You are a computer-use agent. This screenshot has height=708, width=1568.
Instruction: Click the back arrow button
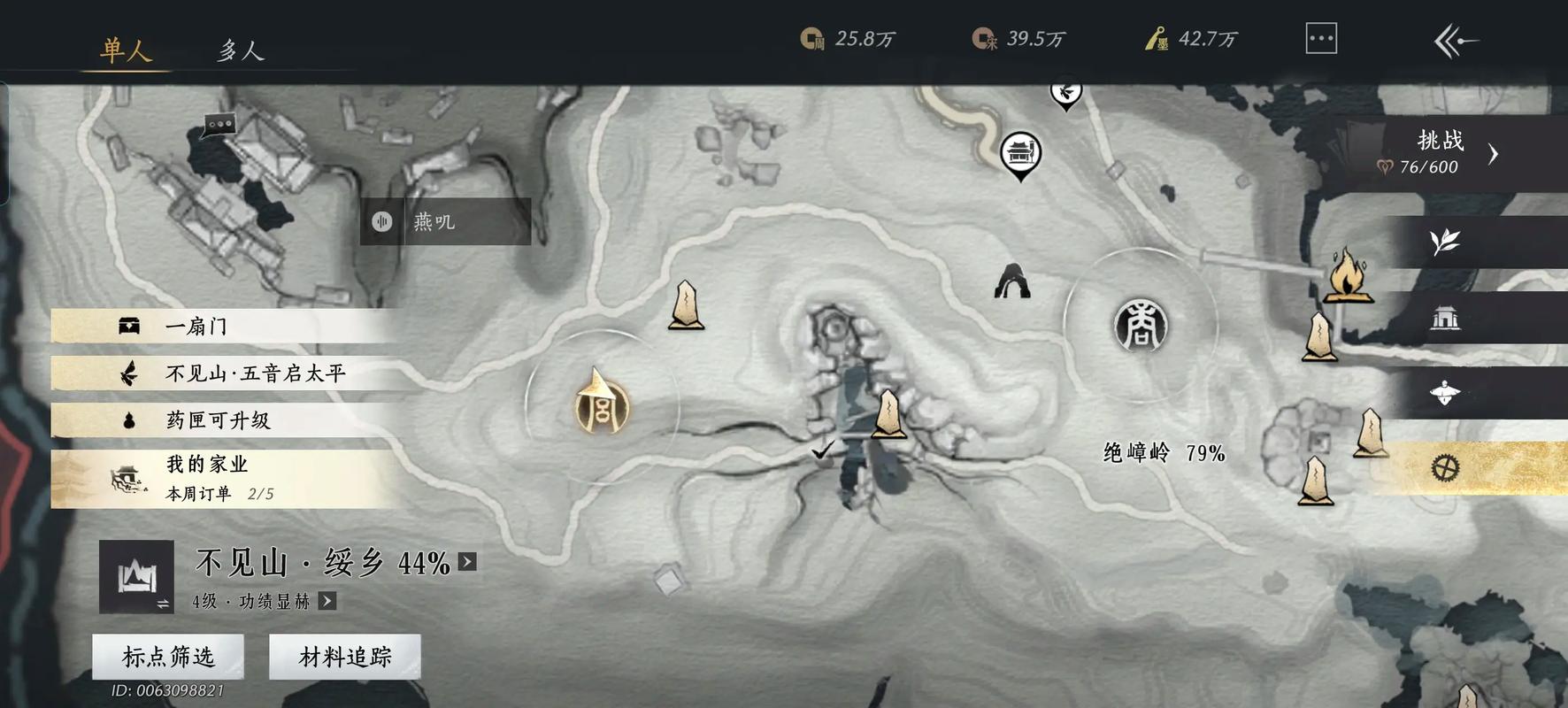point(1455,41)
